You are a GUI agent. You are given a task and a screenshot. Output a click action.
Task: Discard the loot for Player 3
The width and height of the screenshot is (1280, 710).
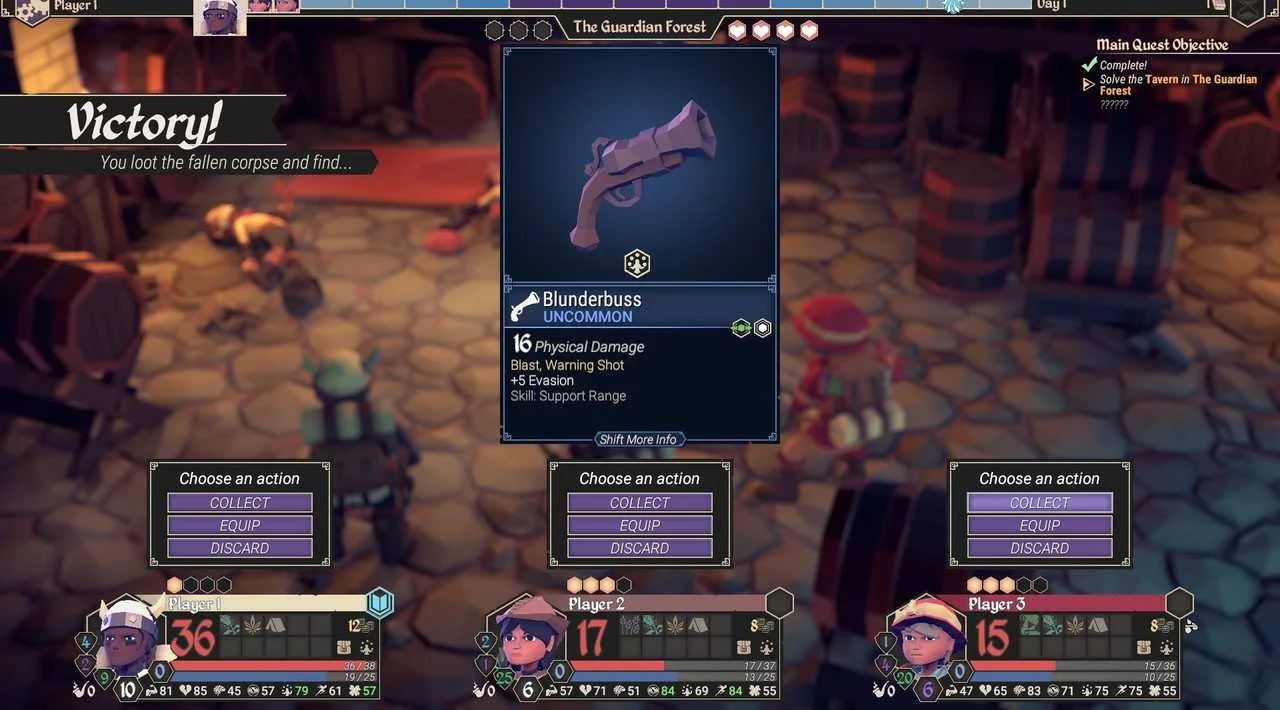click(x=1040, y=548)
